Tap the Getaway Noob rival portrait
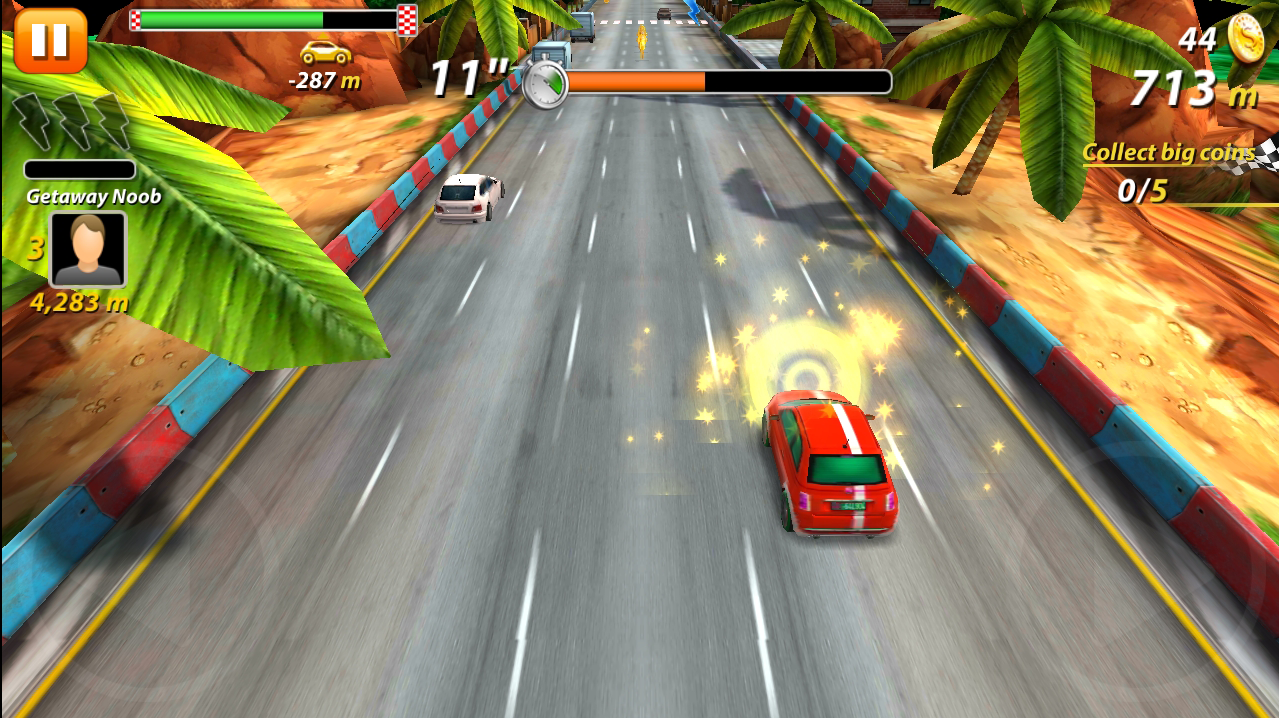 click(88, 249)
